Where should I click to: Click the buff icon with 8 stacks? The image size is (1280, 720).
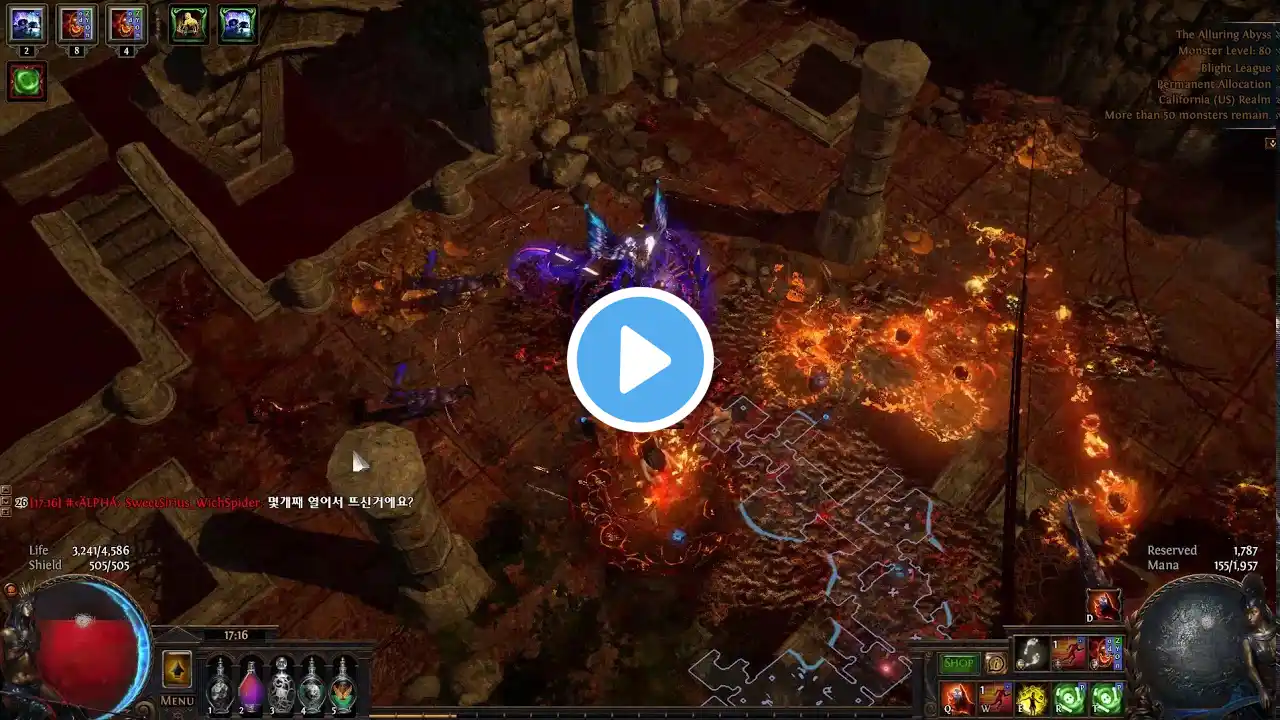[x=77, y=24]
